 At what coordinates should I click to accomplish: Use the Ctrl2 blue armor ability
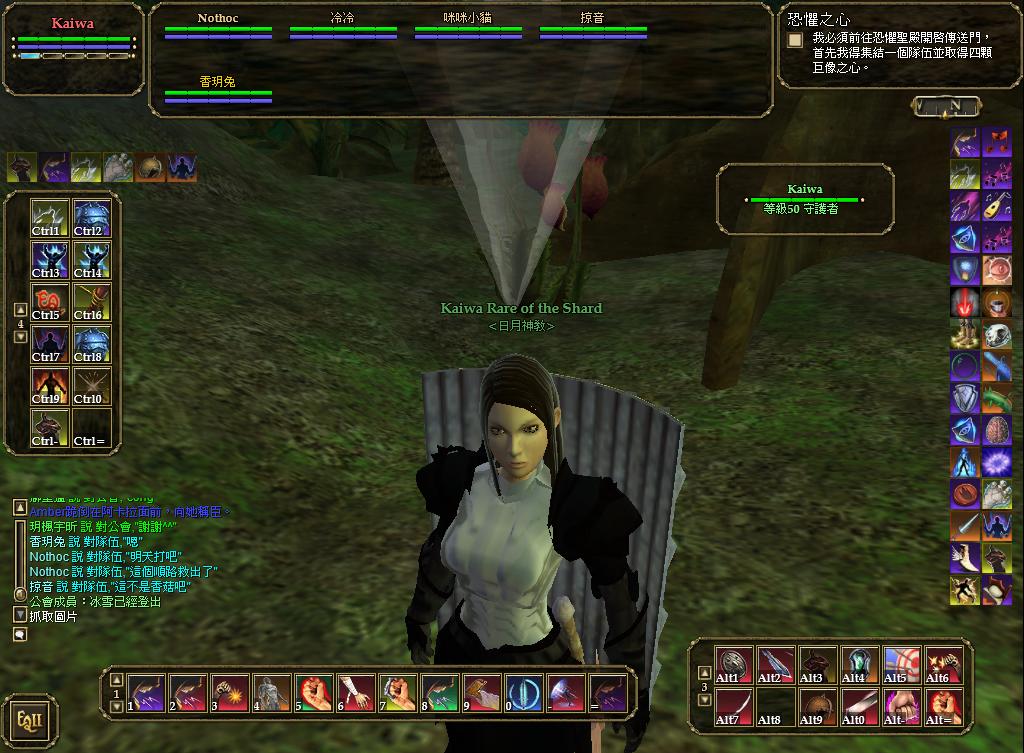click(x=92, y=219)
